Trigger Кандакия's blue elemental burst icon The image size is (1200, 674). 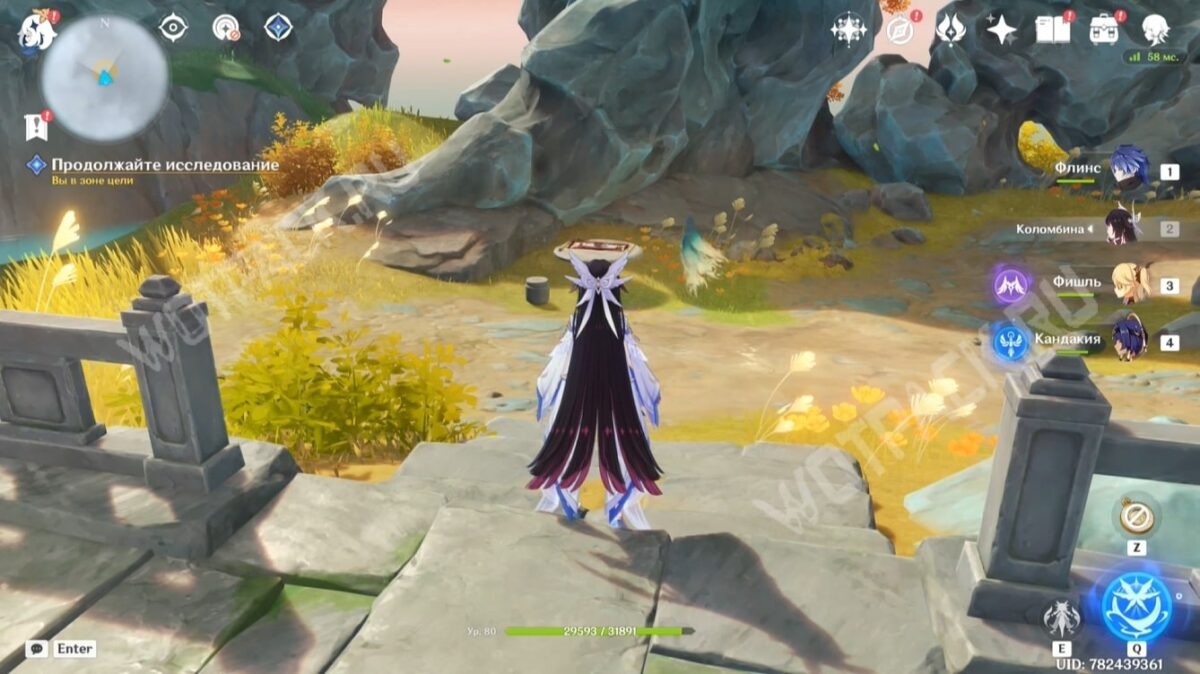(1011, 342)
